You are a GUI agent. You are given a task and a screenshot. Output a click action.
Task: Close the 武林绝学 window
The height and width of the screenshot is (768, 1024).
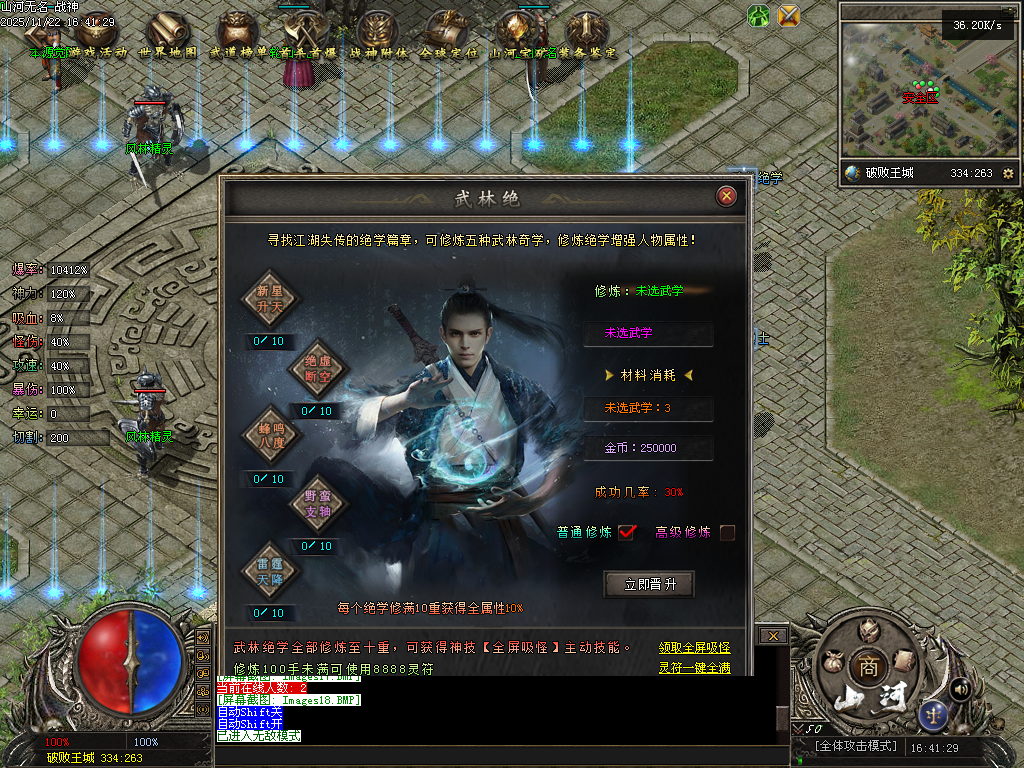(727, 196)
